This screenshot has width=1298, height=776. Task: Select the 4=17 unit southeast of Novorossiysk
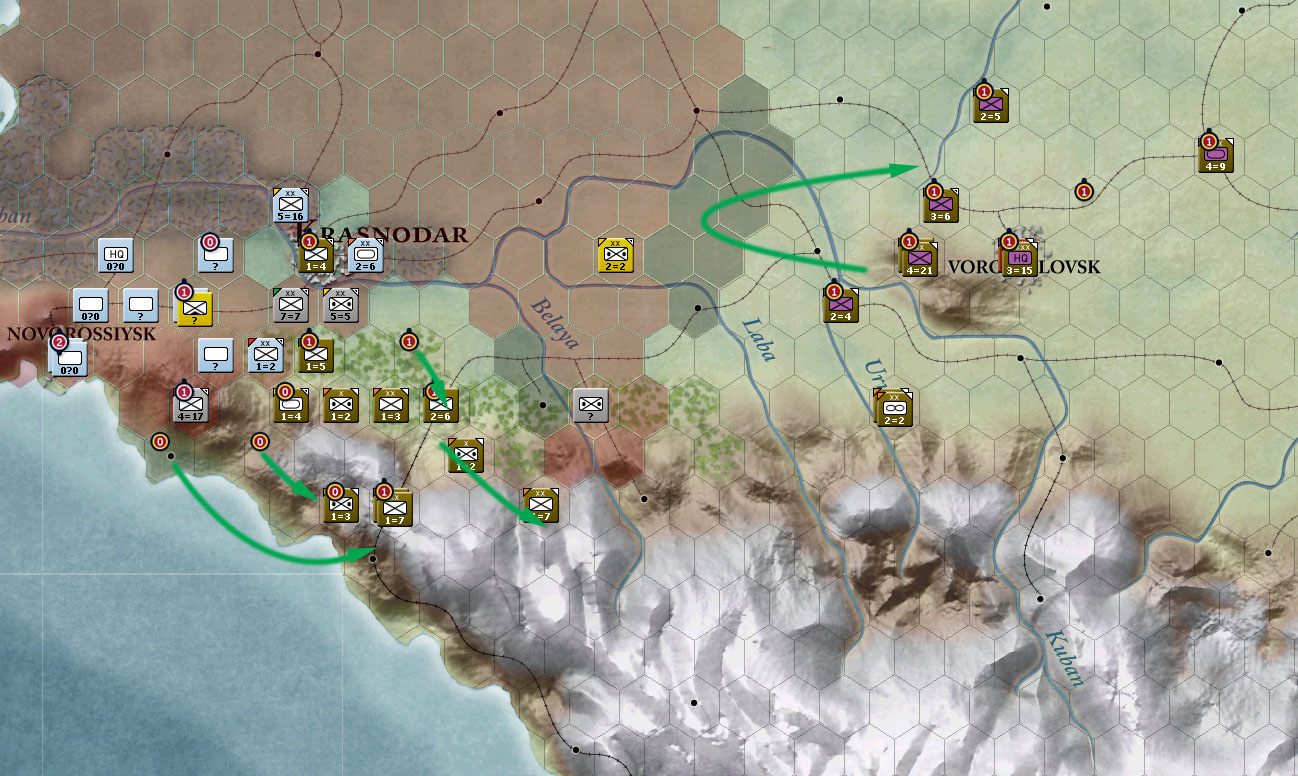(190, 406)
